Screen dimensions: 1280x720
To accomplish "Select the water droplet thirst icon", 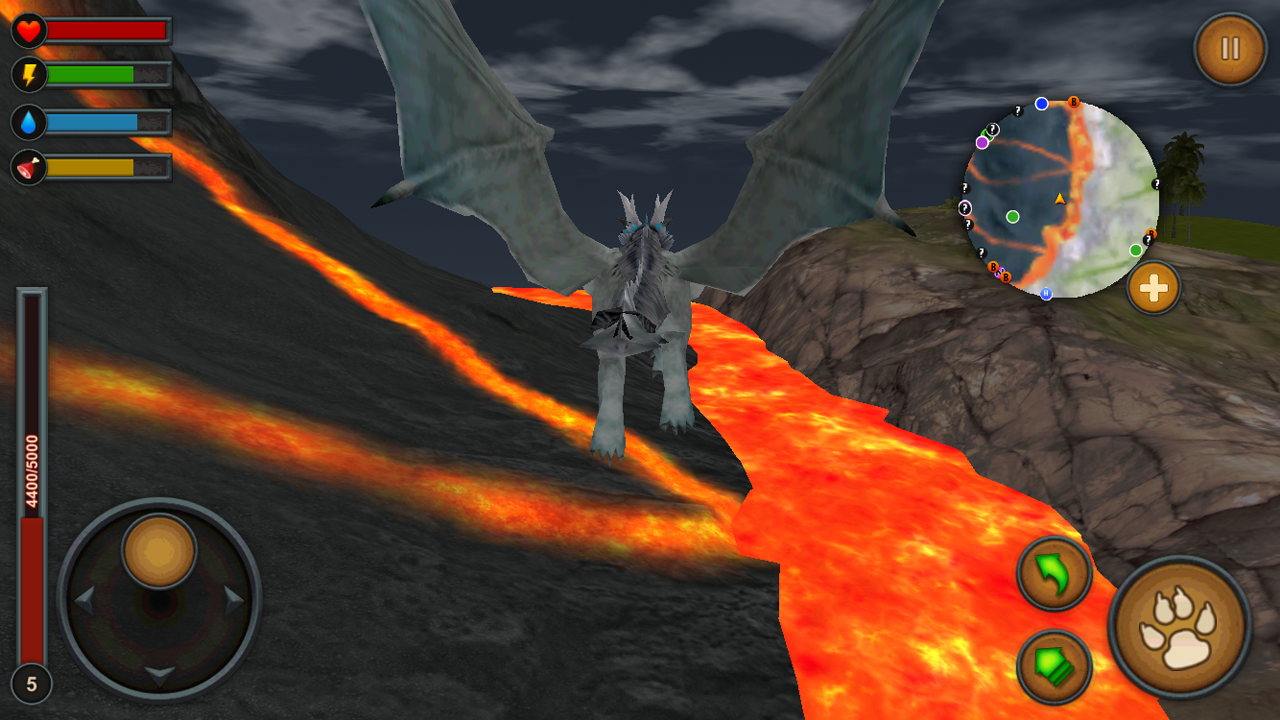I will click(29, 122).
